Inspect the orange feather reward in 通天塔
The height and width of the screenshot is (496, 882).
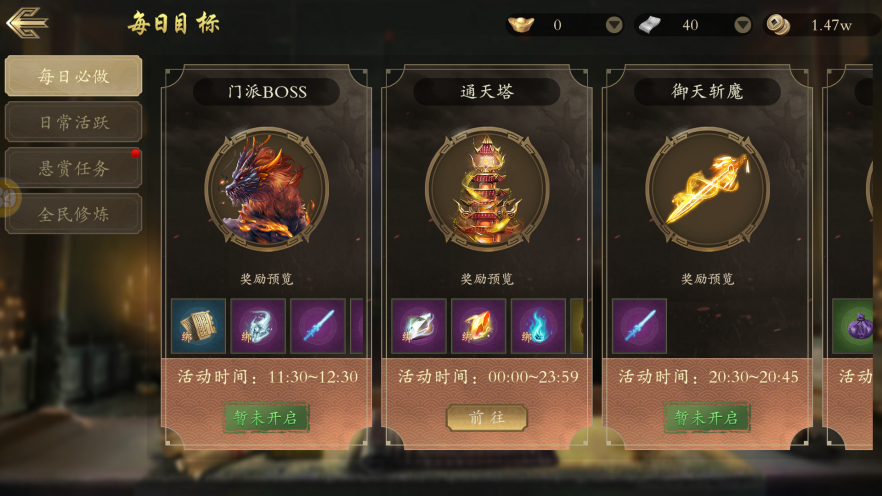[478, 326]
